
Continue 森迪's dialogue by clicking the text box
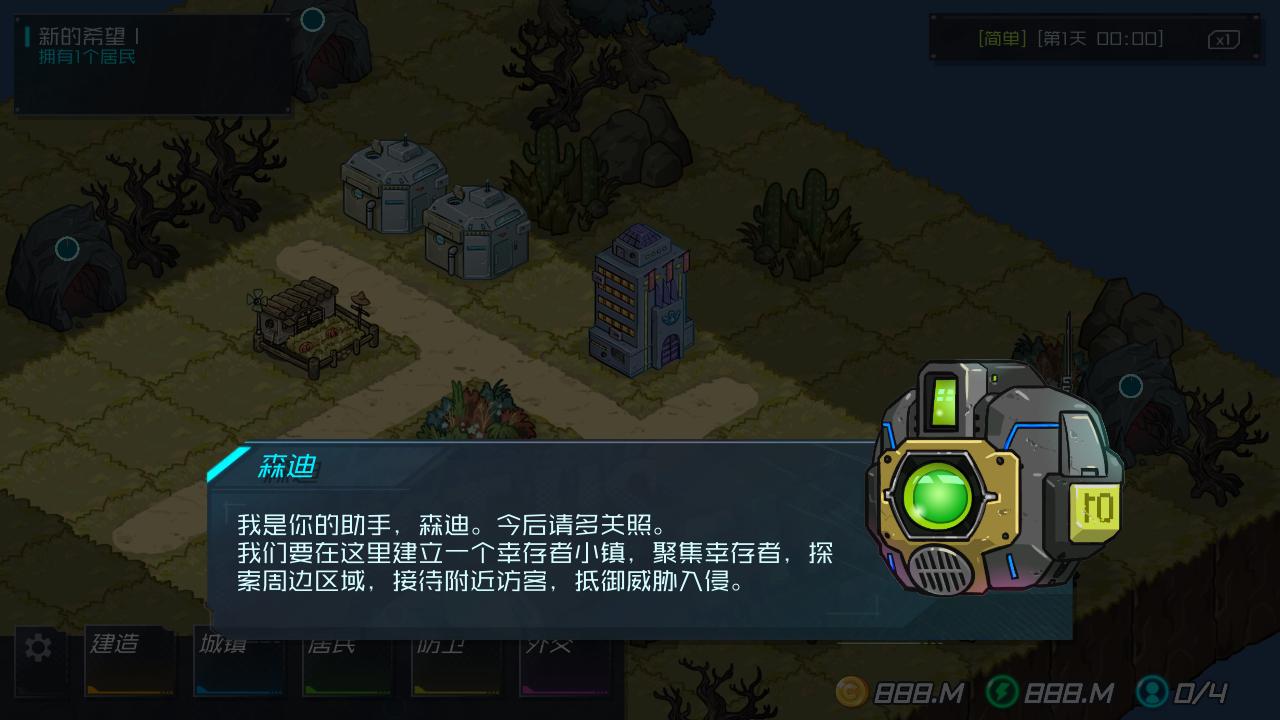point(540,553)
